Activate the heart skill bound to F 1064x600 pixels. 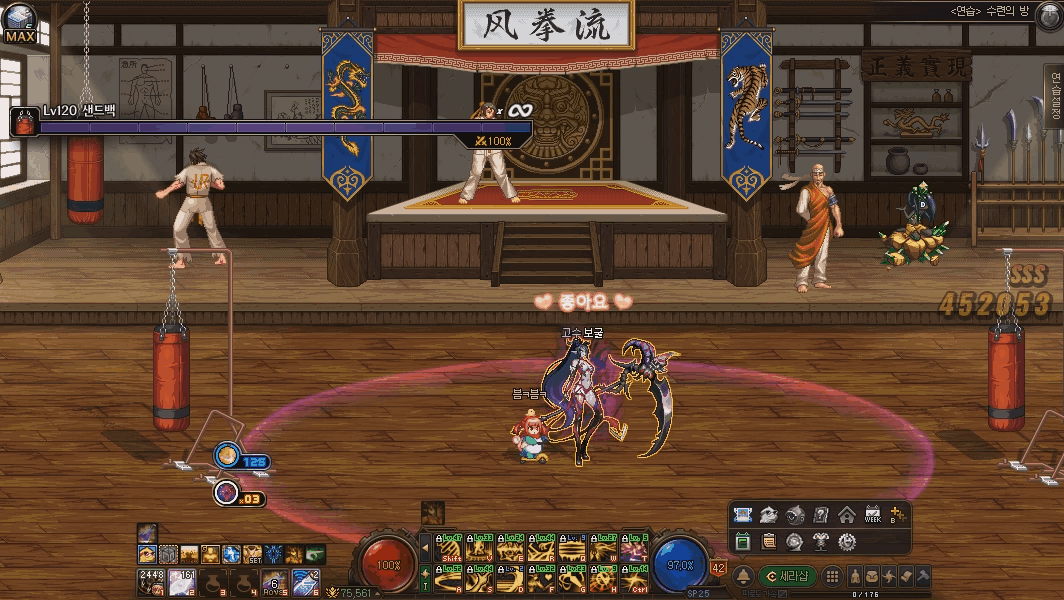point(542,577)
